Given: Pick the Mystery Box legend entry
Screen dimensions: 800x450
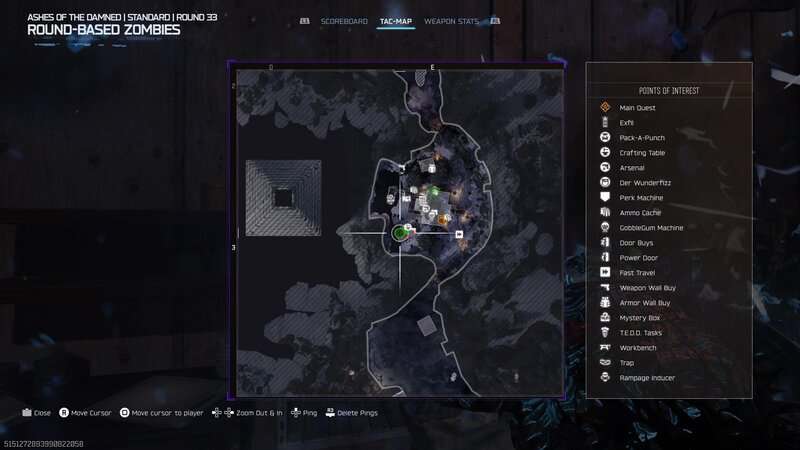Looking at the screenshot, I should point(638,317).
